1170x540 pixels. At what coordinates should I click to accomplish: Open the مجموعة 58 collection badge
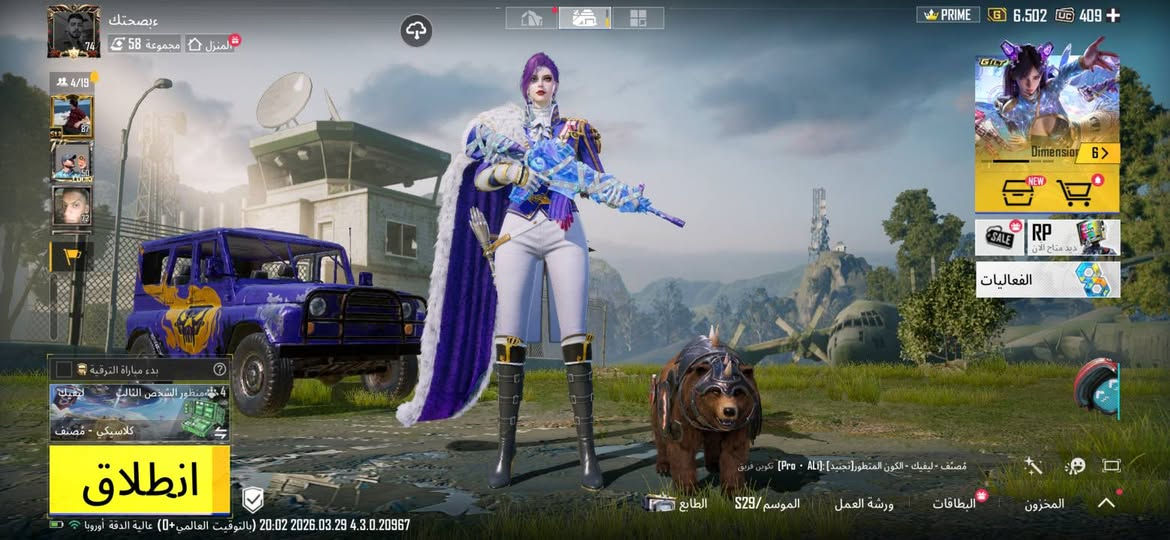coord(145,44)
